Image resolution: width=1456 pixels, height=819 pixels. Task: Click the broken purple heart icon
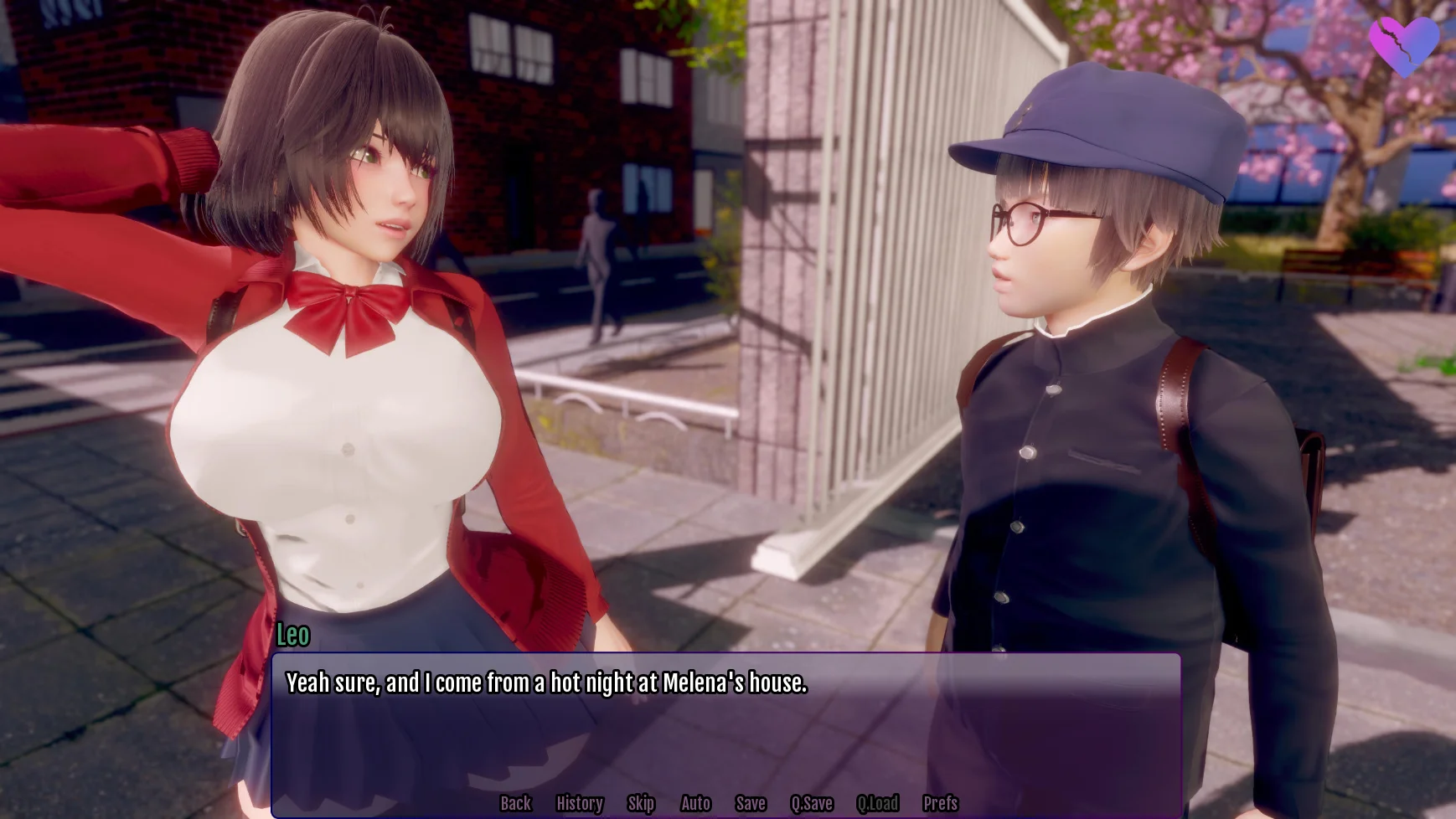[x=1403, y=45]
